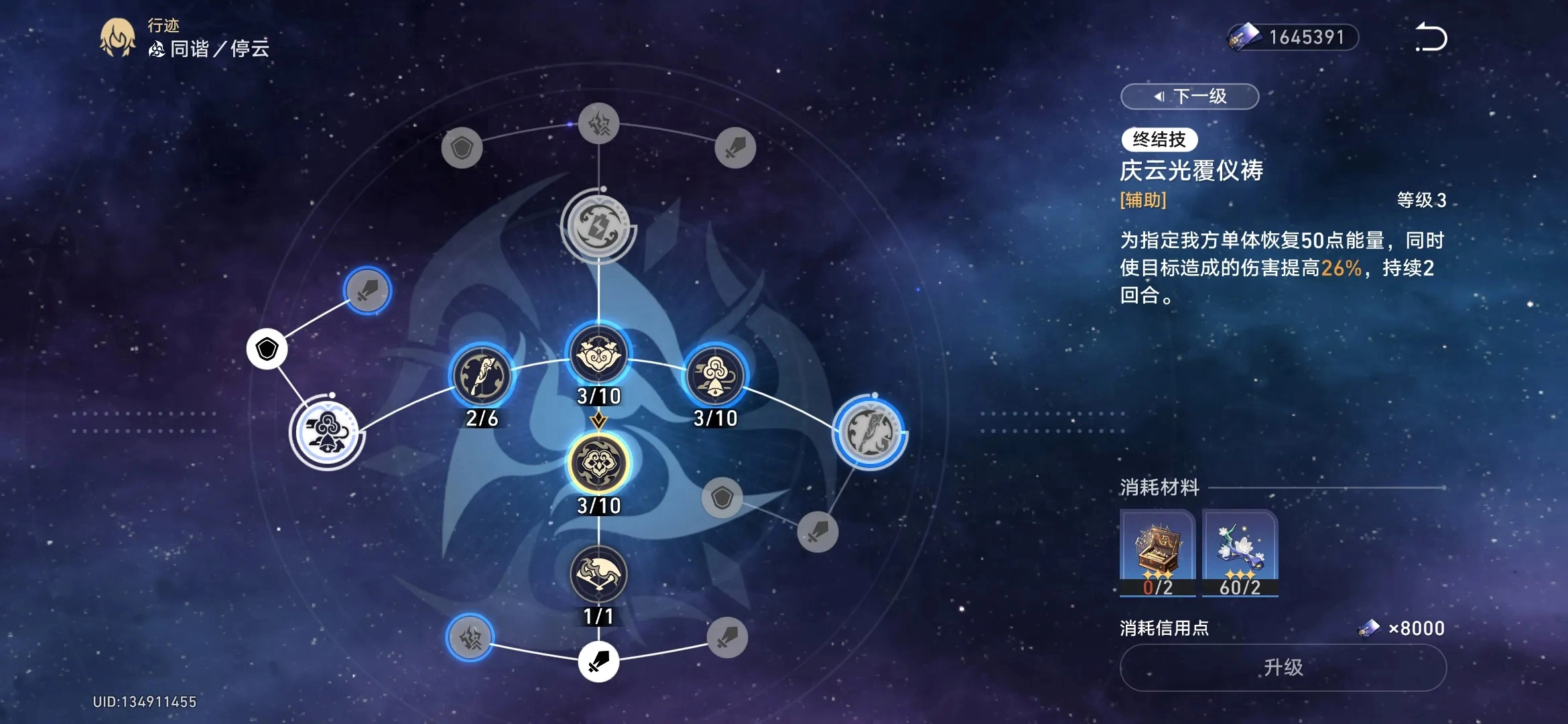Click the 停云 character avatar icon
The width and height of the screenshot is (1568, 724).
point(118,38)
